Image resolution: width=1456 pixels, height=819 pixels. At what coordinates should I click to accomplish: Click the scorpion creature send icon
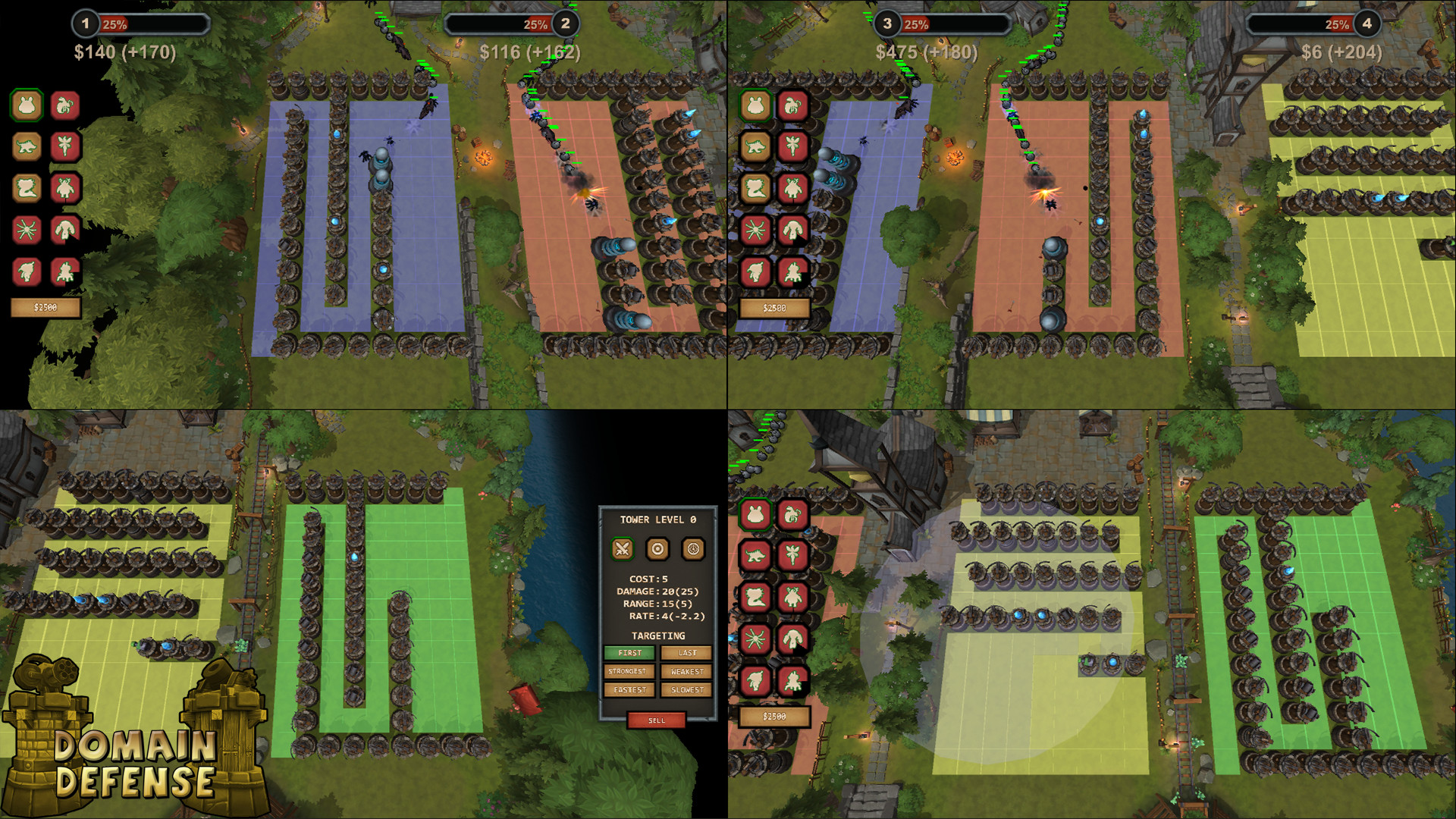[65, 106]
